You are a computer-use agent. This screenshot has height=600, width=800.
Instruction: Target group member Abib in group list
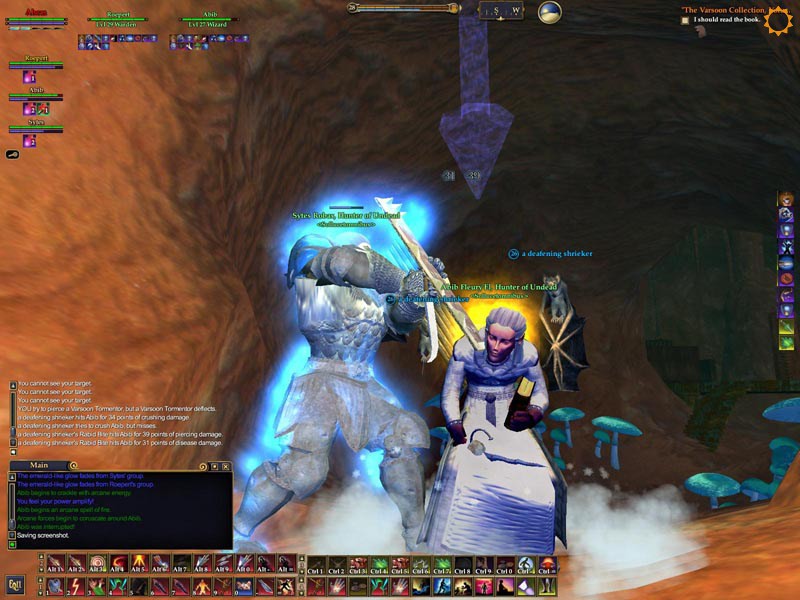36,92
